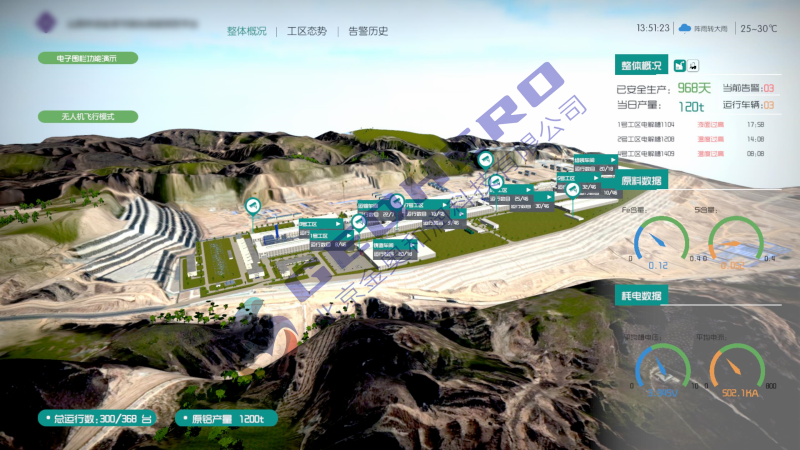The image size is (800, 450).
Task: Click the purple logo at top left
Action: click(x=45, y=22)
